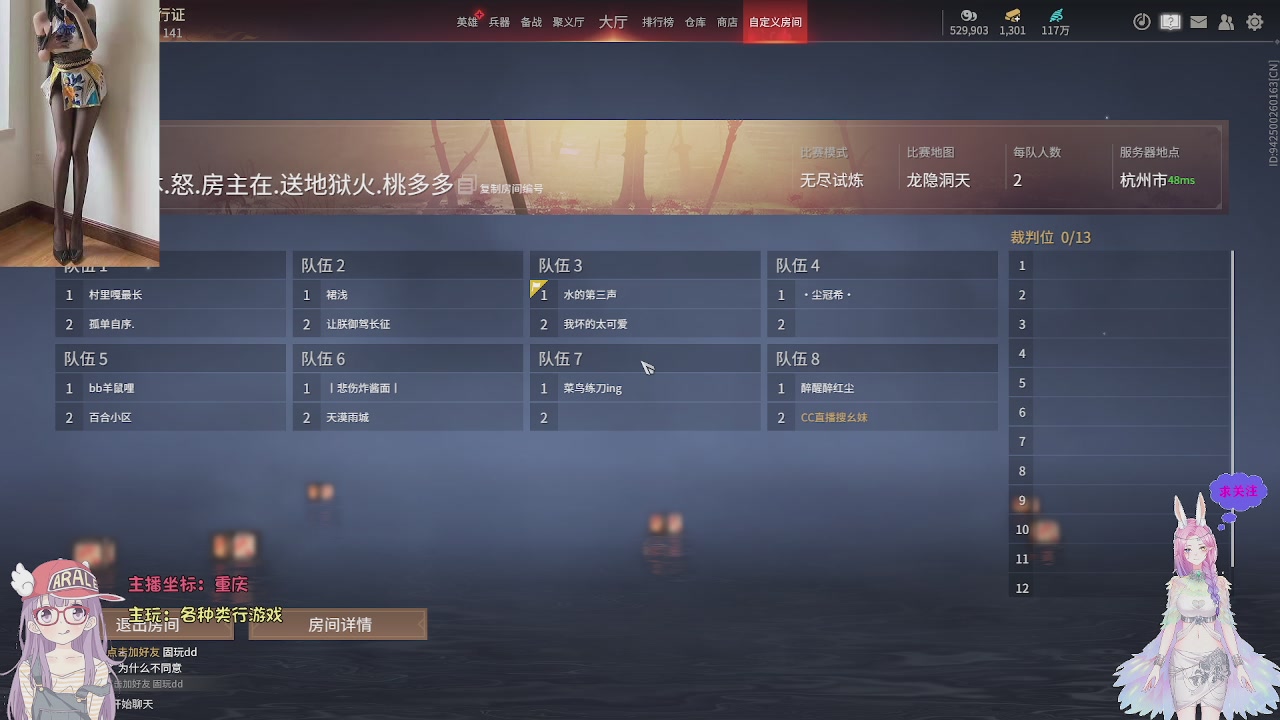1280x720 pixels.
Task: Click the 房间详情 button
Action: [x=340, y=624]
